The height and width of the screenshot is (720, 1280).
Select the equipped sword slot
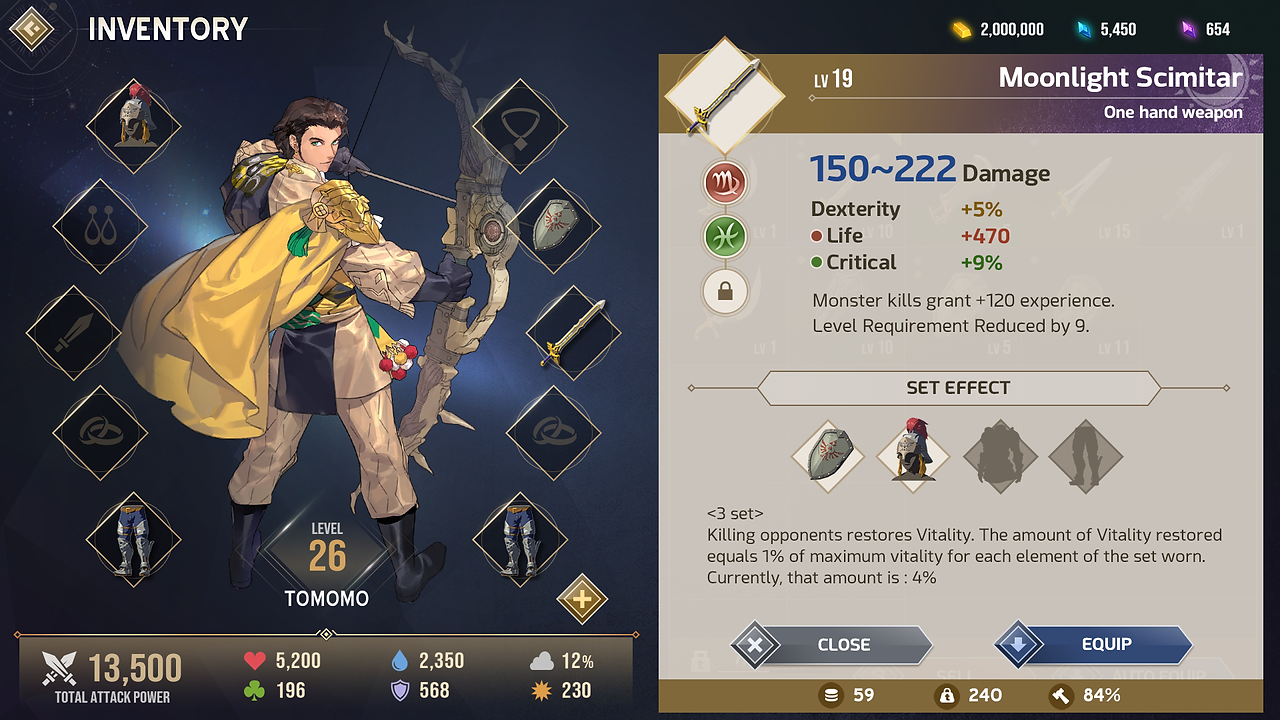(573, 332)
